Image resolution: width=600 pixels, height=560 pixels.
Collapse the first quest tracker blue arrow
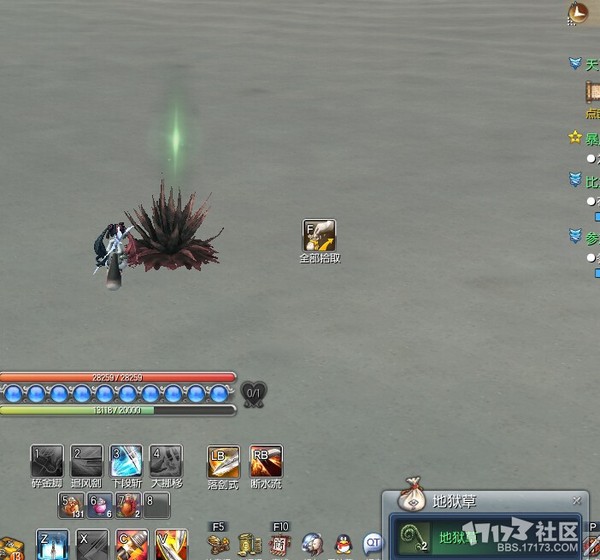pos(575,63)
